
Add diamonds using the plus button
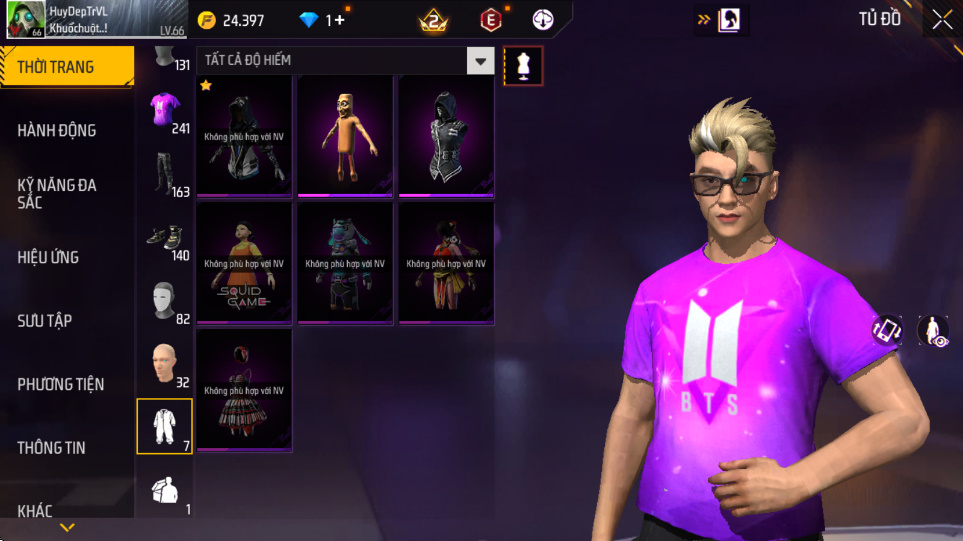click(339, 20)
